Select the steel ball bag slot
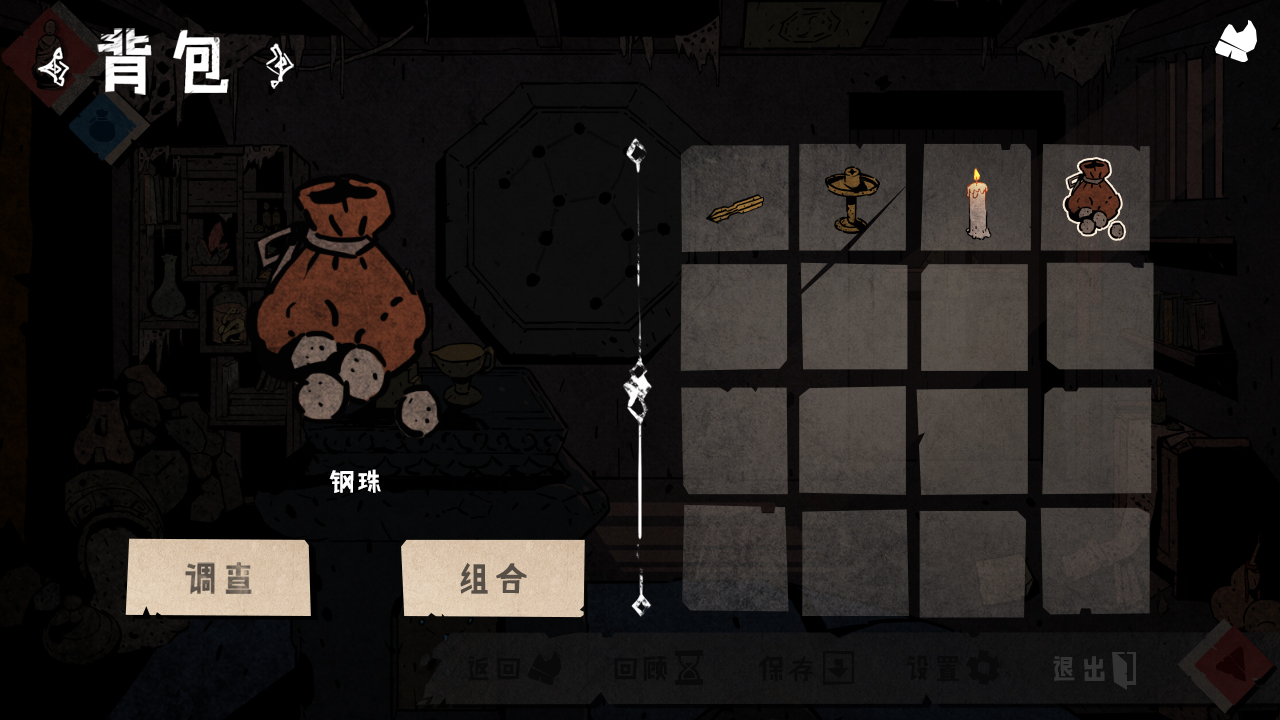This screenshot has width=1280, height=720. pyautogui.click(x=1094, y=198)
